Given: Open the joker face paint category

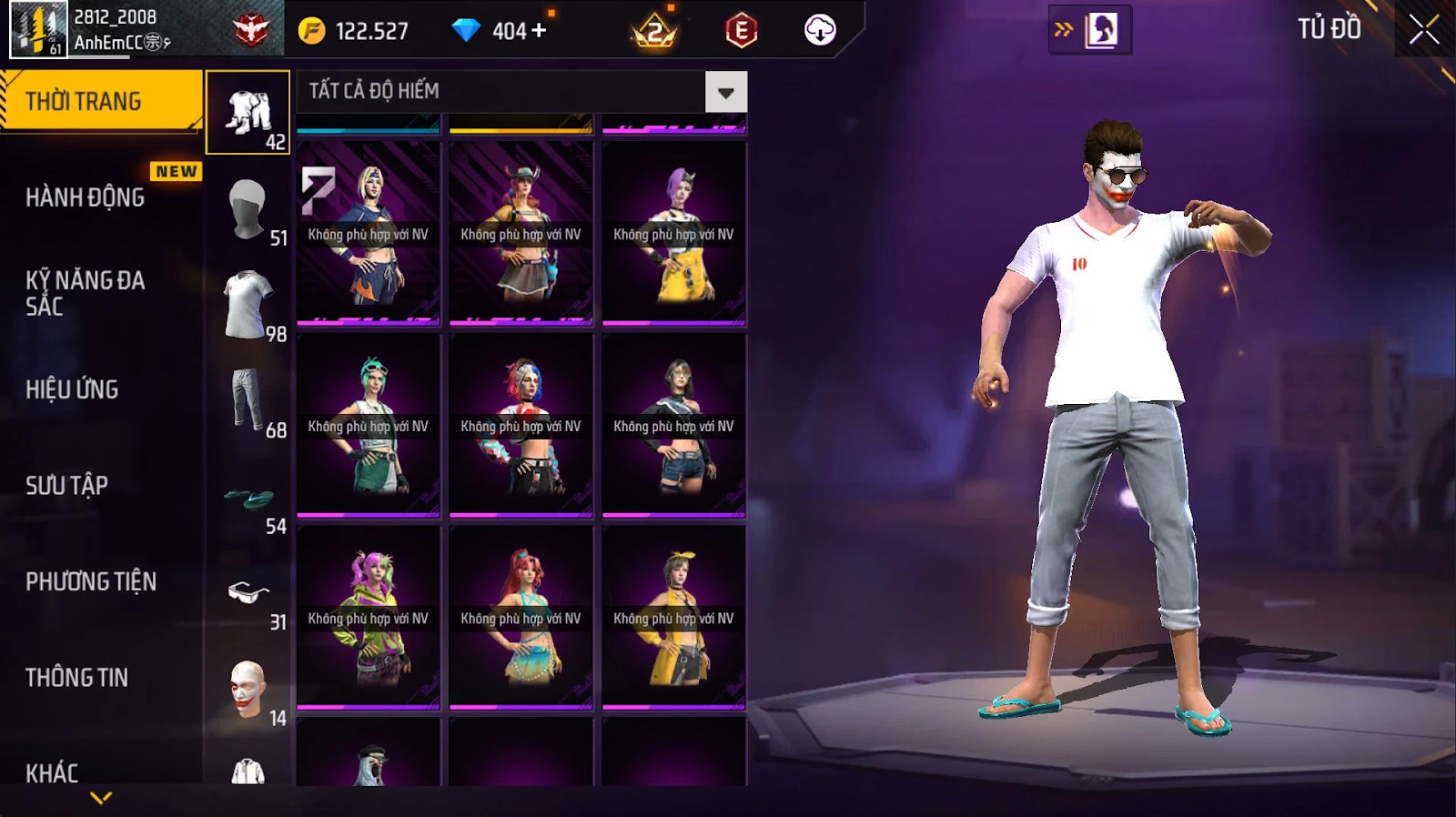Looking at the screenshot, I should (248, 690).
